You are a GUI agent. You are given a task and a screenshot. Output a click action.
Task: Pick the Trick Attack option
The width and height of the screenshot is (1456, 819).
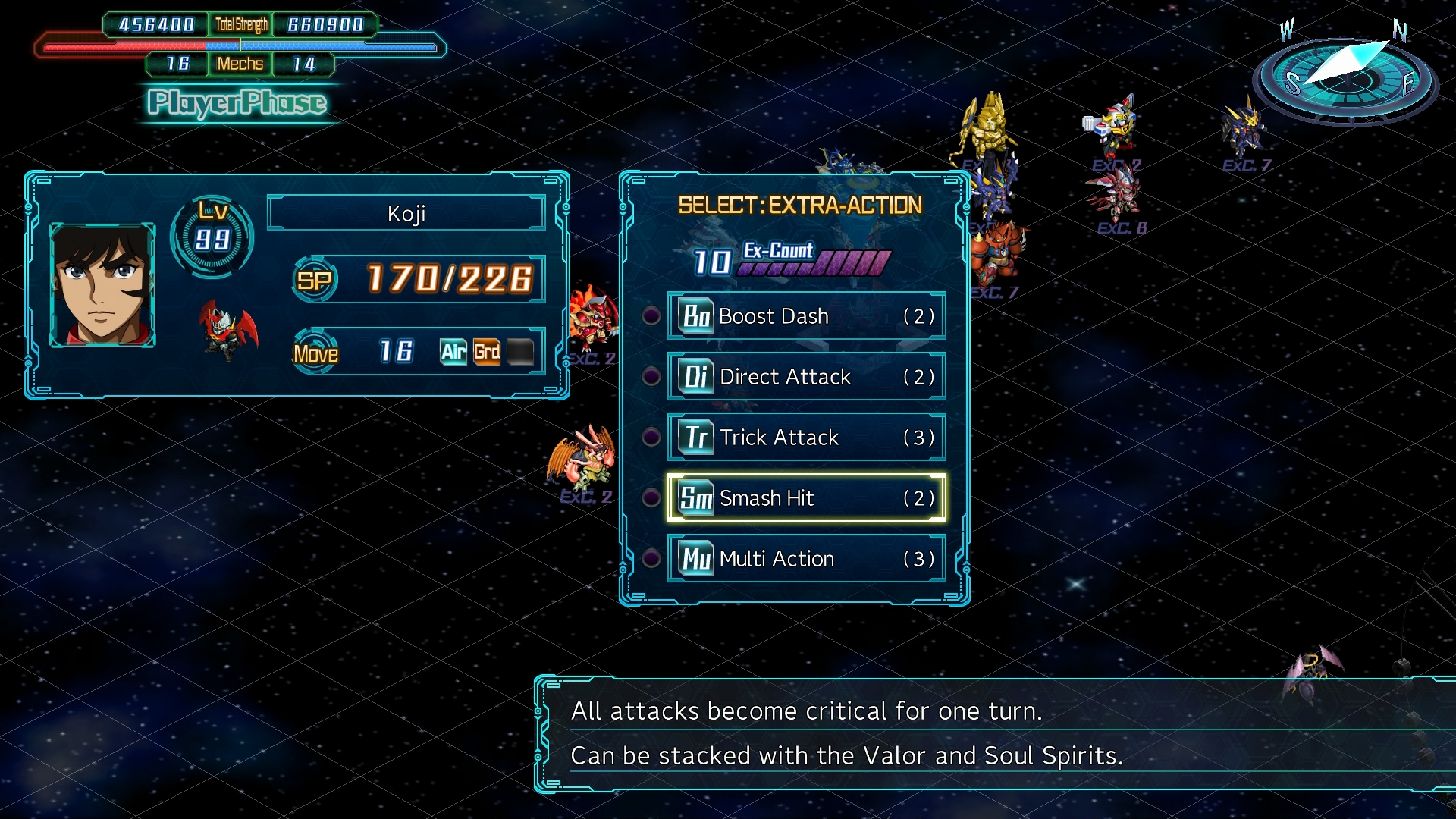click(x=806, y=438)
